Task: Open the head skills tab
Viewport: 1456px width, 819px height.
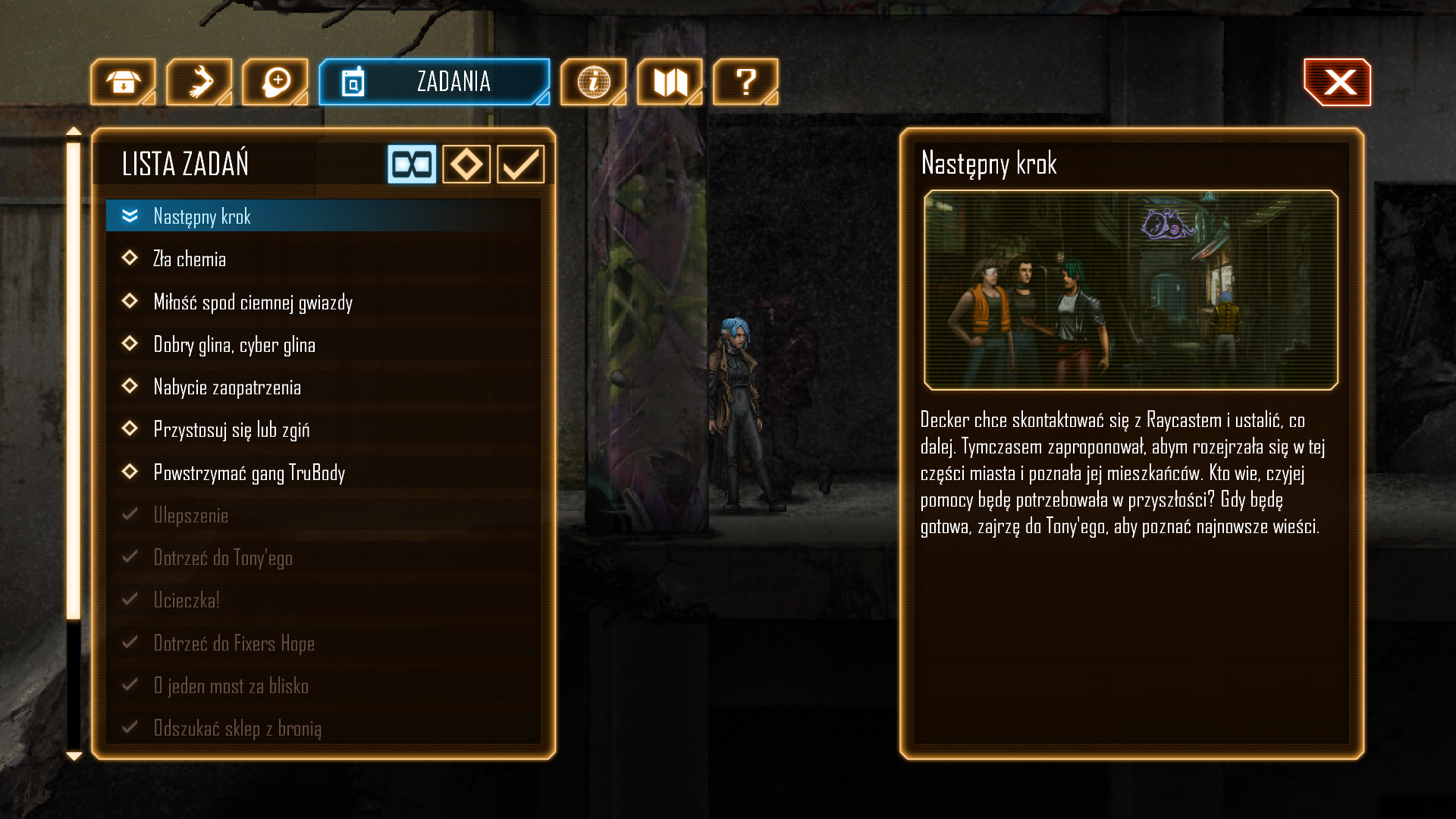Action: [275, 82]
